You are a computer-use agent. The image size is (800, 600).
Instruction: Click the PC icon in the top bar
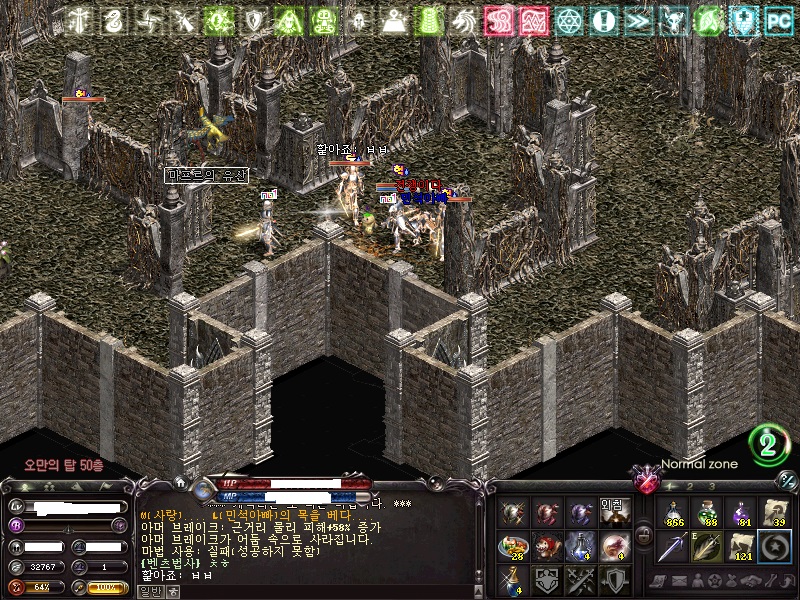pyautogui.click(x=777, y=20)
